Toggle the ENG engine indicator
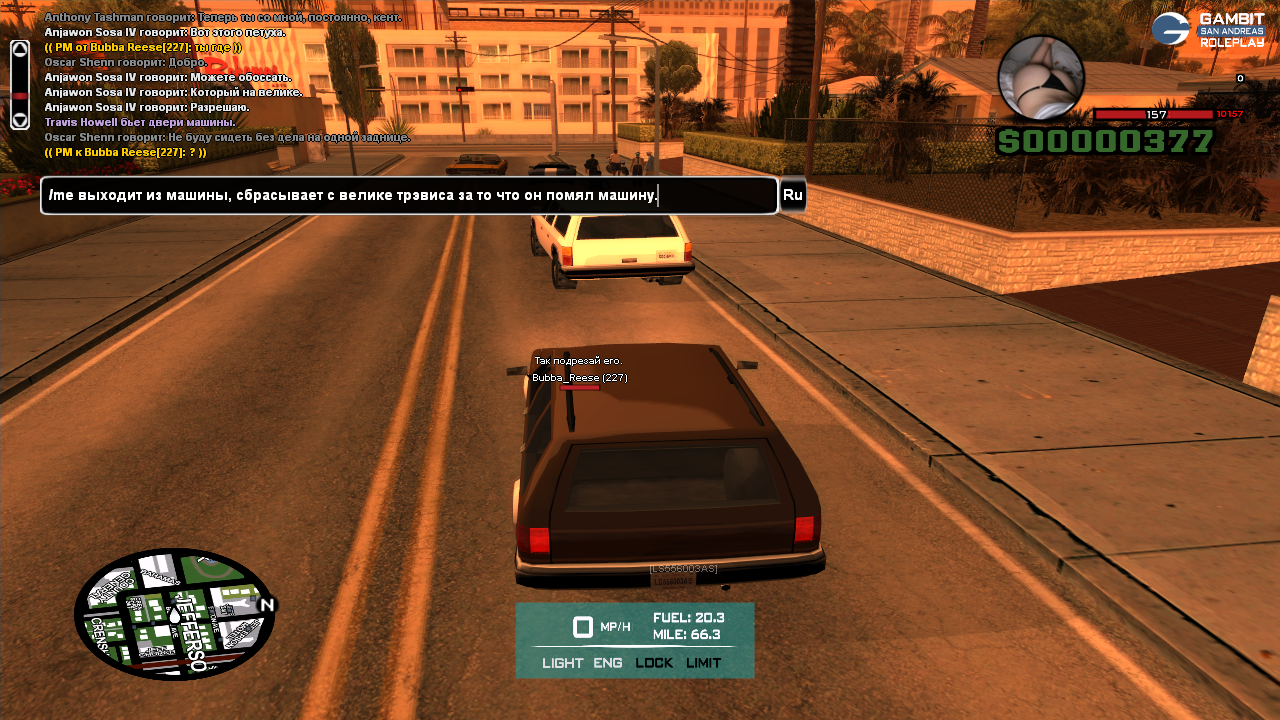This screenshot has width=1280, height=720. click(608, 663)
